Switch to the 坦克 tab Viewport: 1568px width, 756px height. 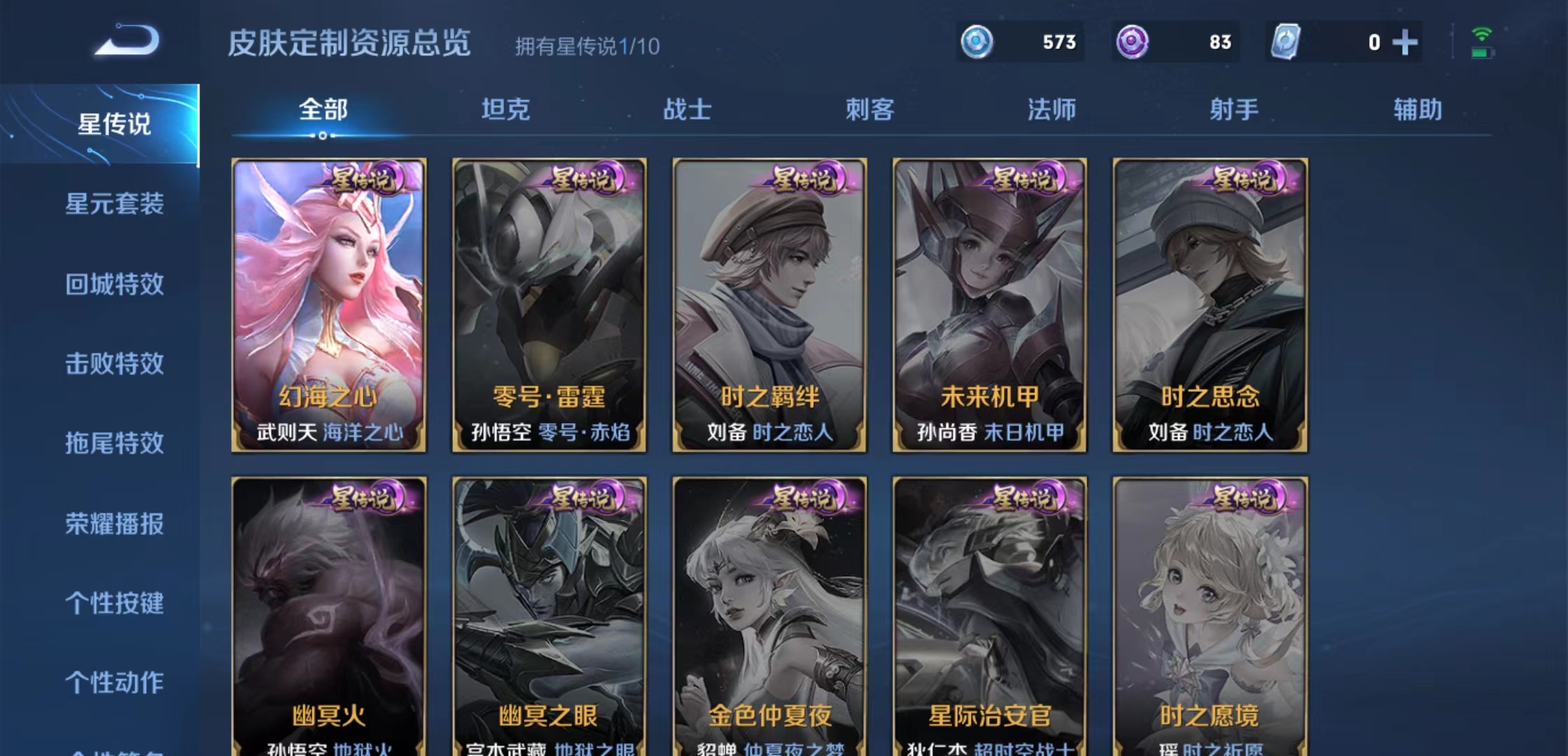507,109
